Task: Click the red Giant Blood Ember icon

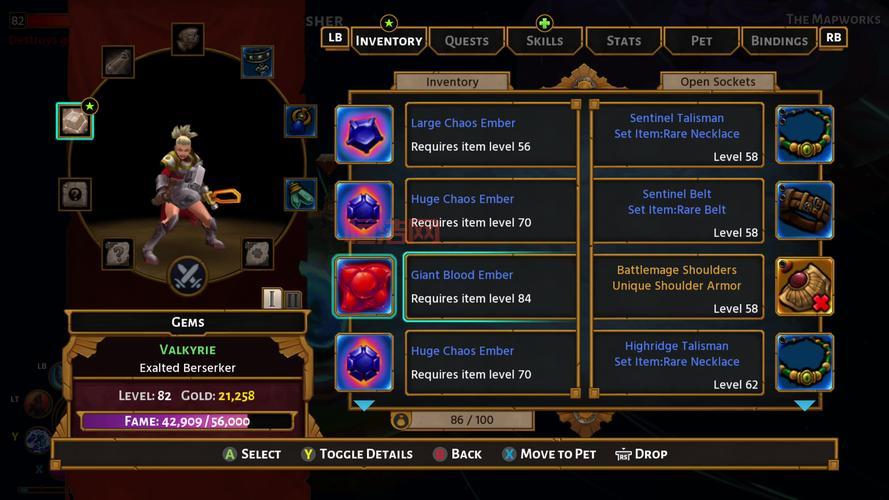Action: [364, 287]
